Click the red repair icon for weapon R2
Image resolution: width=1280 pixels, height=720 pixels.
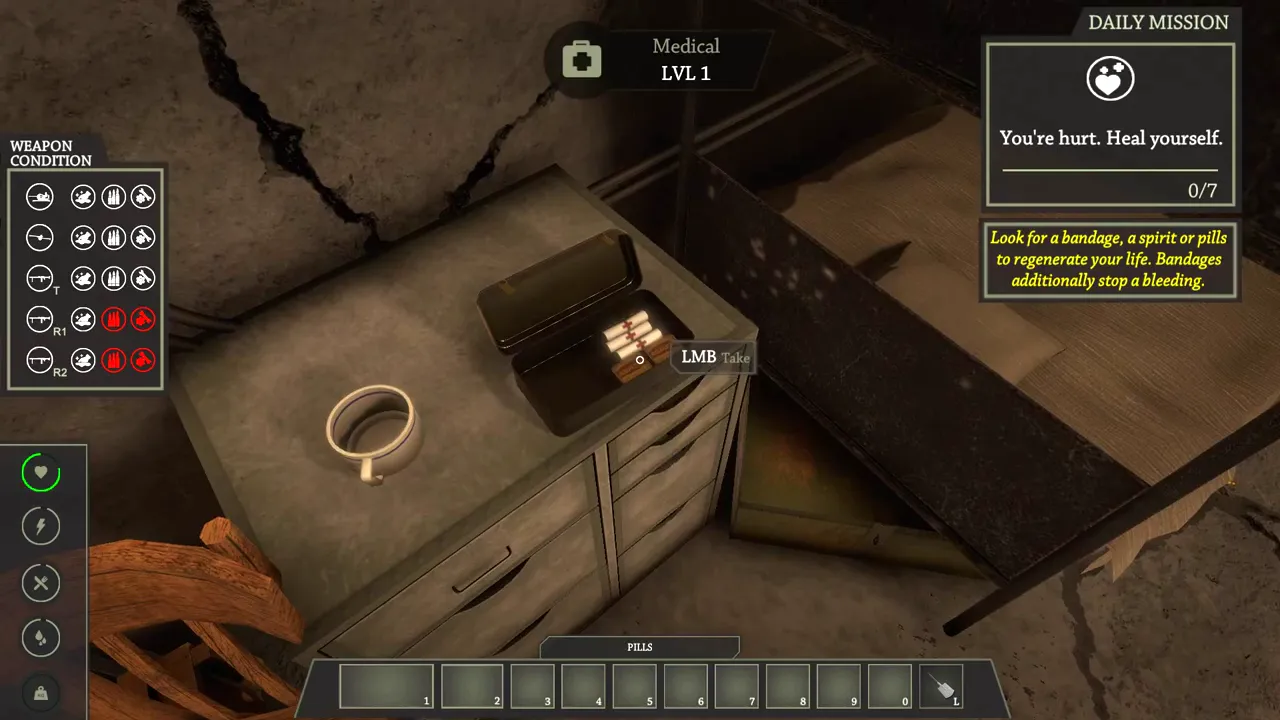tap(143, 359)
